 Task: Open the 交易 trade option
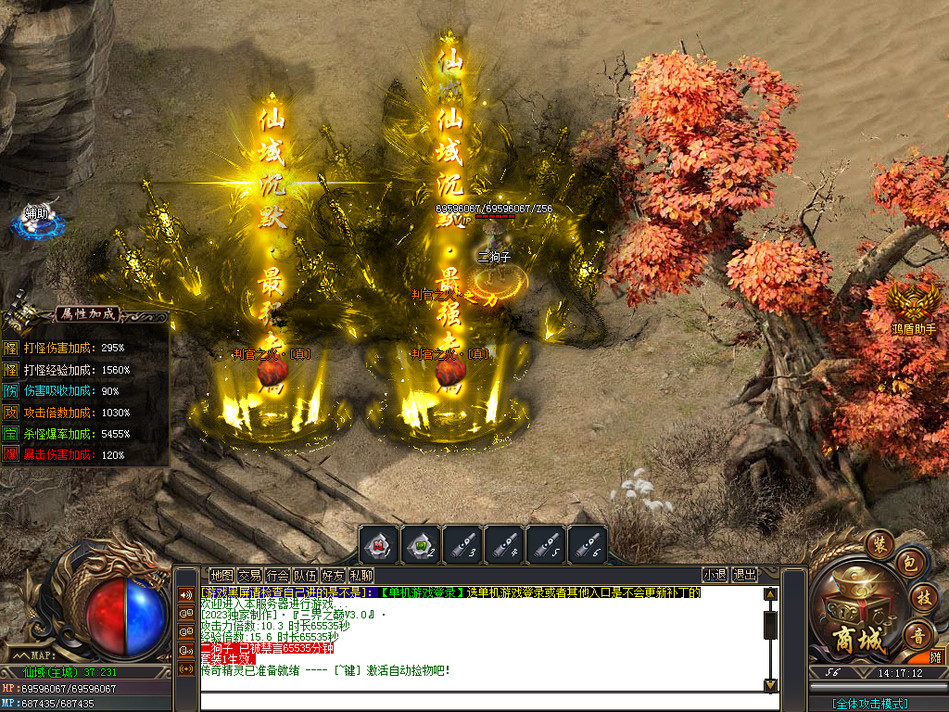coord(249,575)
